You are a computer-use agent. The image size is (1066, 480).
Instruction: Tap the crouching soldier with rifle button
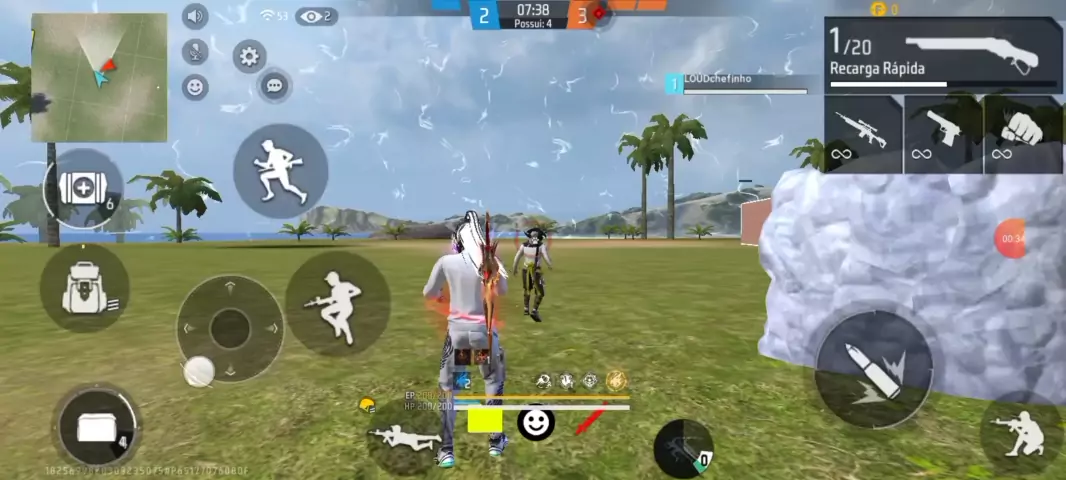(337, 303)
